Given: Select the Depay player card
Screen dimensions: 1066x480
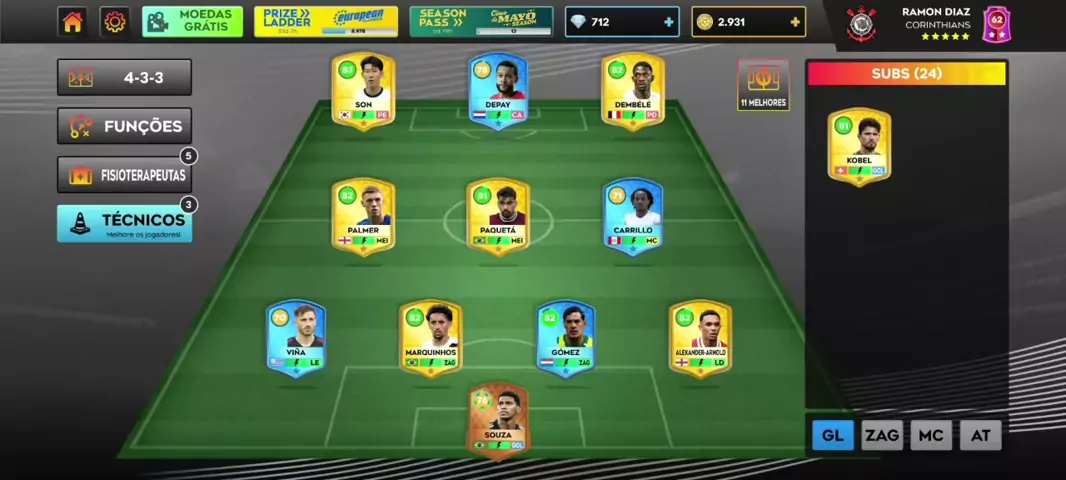Looking at the screenshot, I should 498,90.
